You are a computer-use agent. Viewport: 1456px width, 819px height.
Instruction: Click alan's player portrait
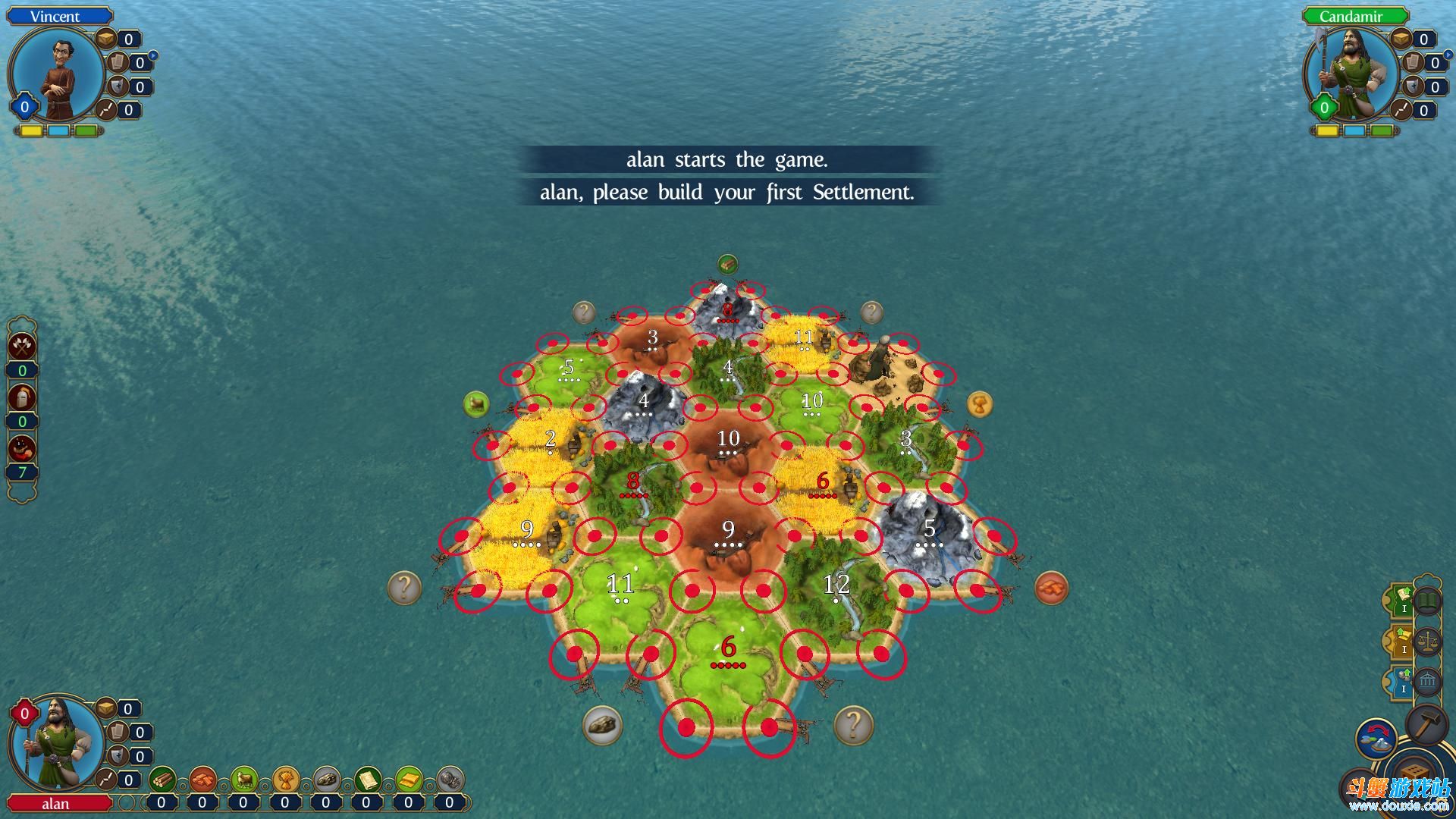tap(58, 745)
